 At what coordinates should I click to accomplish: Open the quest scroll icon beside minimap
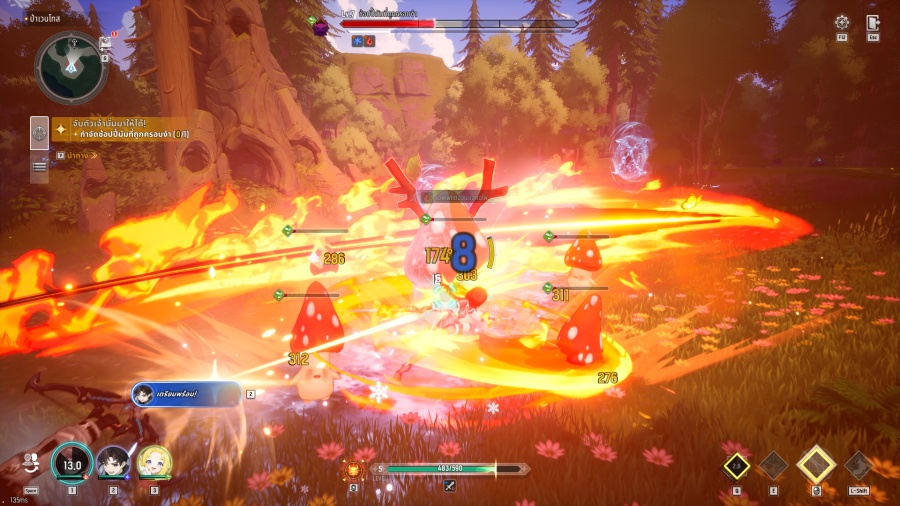105,43
